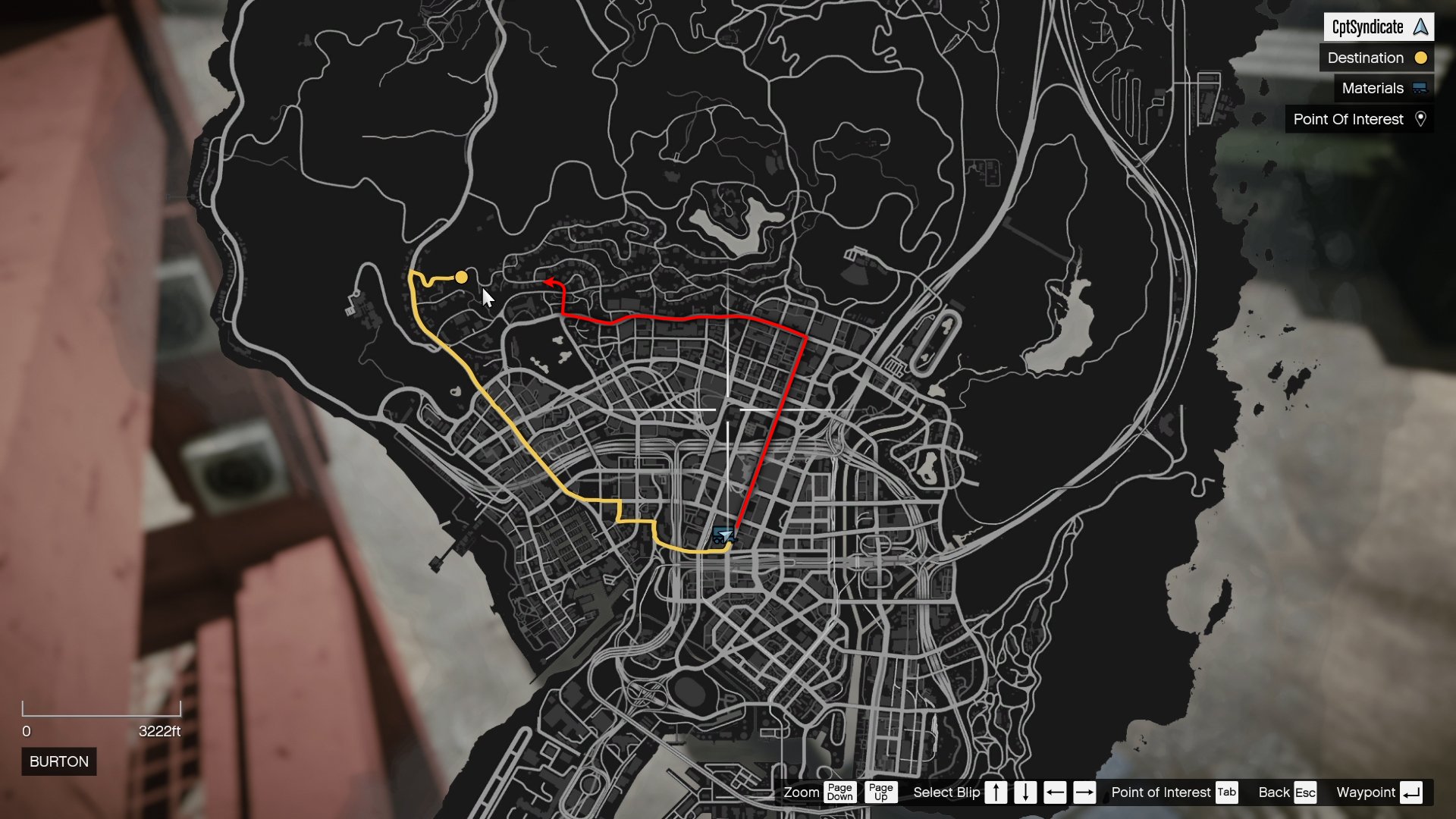This screenshot has width=1456, height=819.
Task: Click the Page Down key icon for zooming out
Action: point(839,792)
